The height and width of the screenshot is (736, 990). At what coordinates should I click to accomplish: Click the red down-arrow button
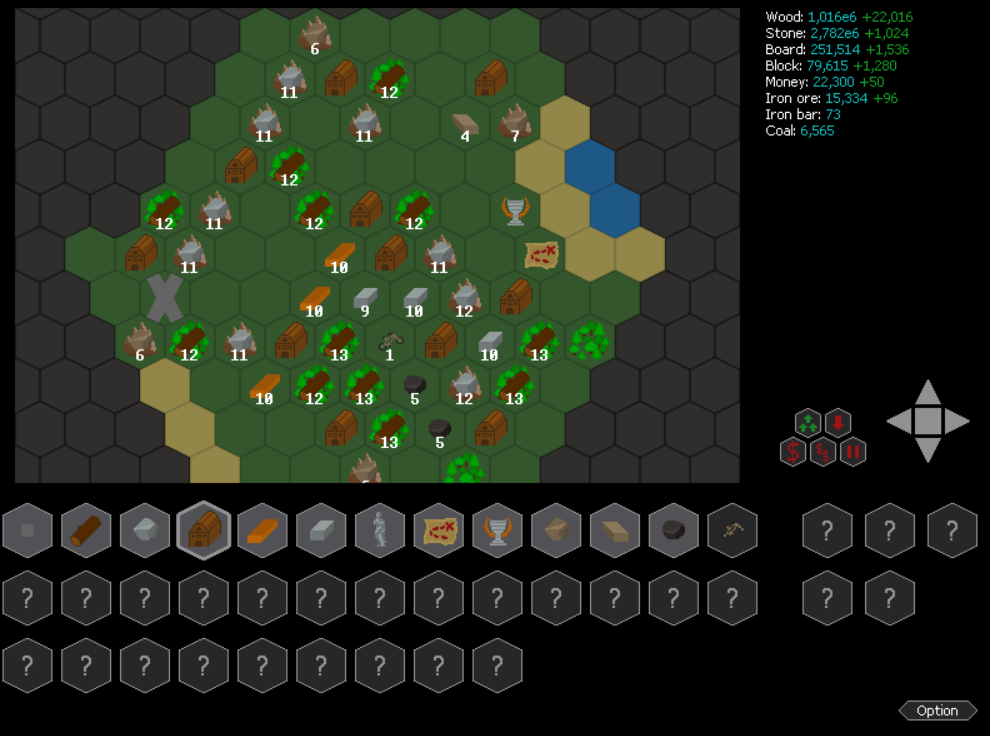(x=837, y=423)
